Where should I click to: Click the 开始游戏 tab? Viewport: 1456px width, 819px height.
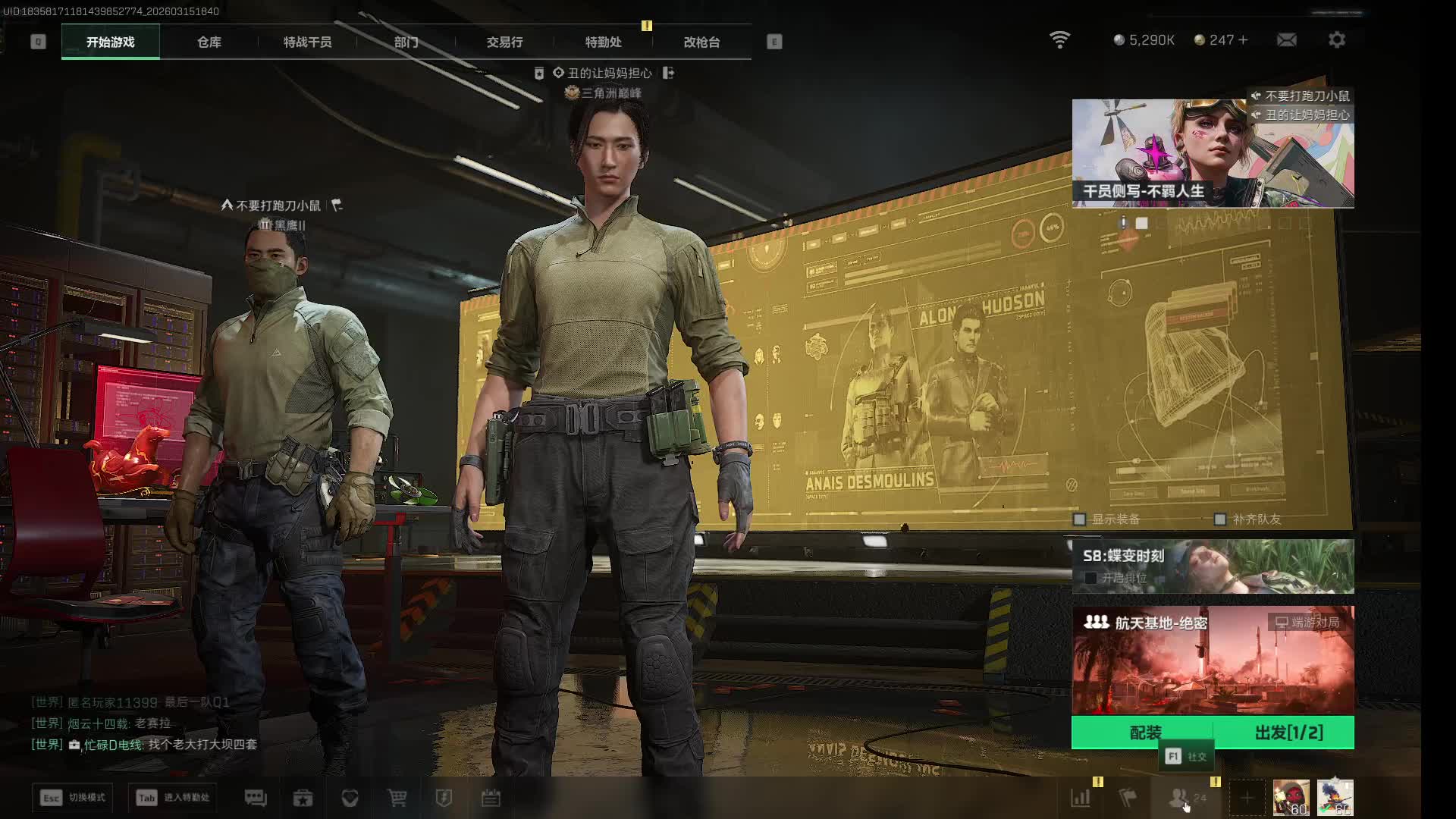(111, 42)
